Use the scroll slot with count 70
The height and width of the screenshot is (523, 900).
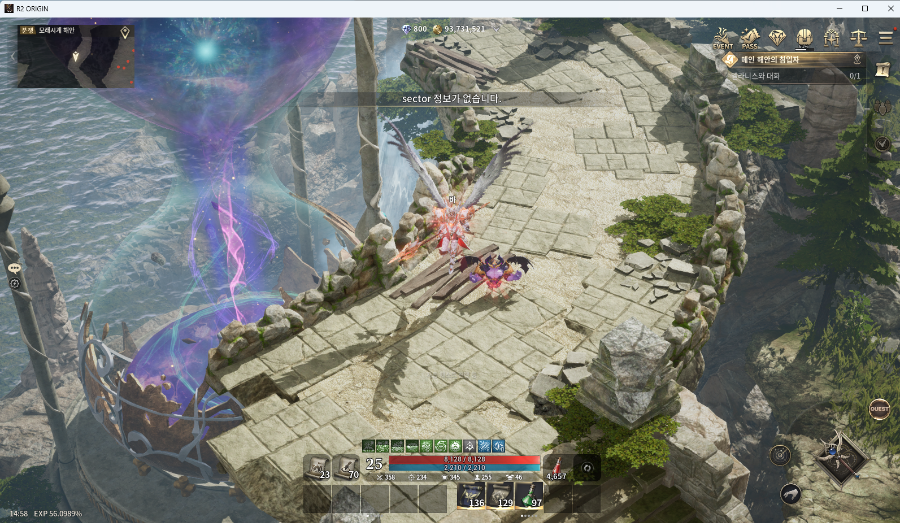pyautogui.click(x=346, y=467)
